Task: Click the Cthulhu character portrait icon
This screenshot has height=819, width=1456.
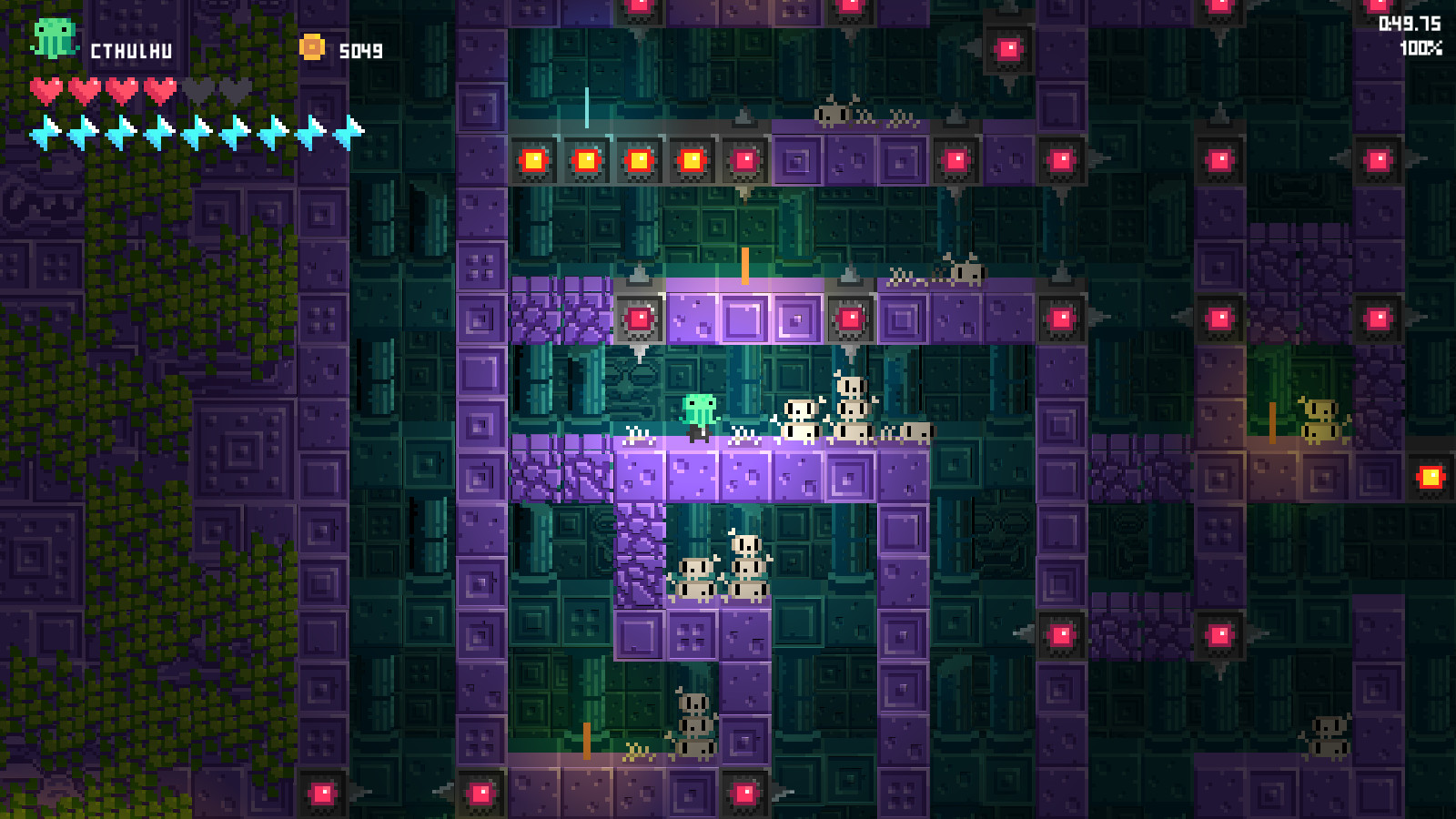Action: pos(55,38)
